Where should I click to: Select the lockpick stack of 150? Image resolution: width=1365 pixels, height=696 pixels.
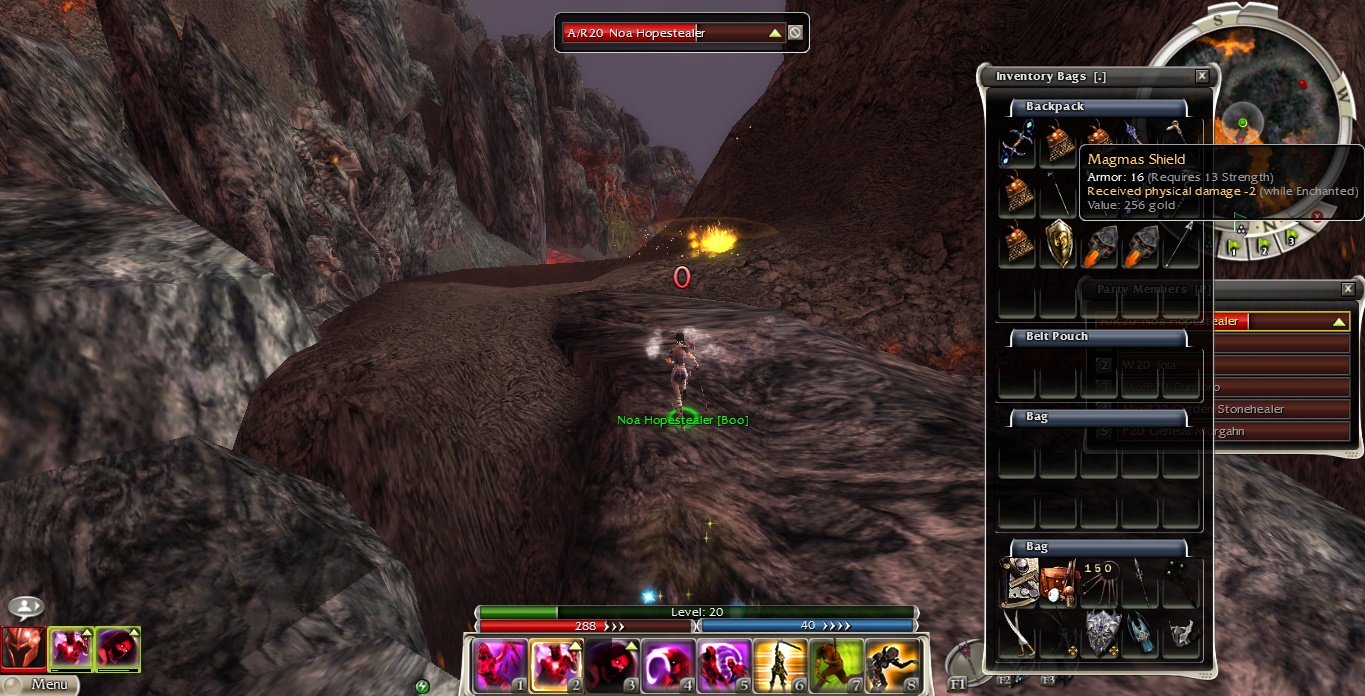(x=1100, y=584)
